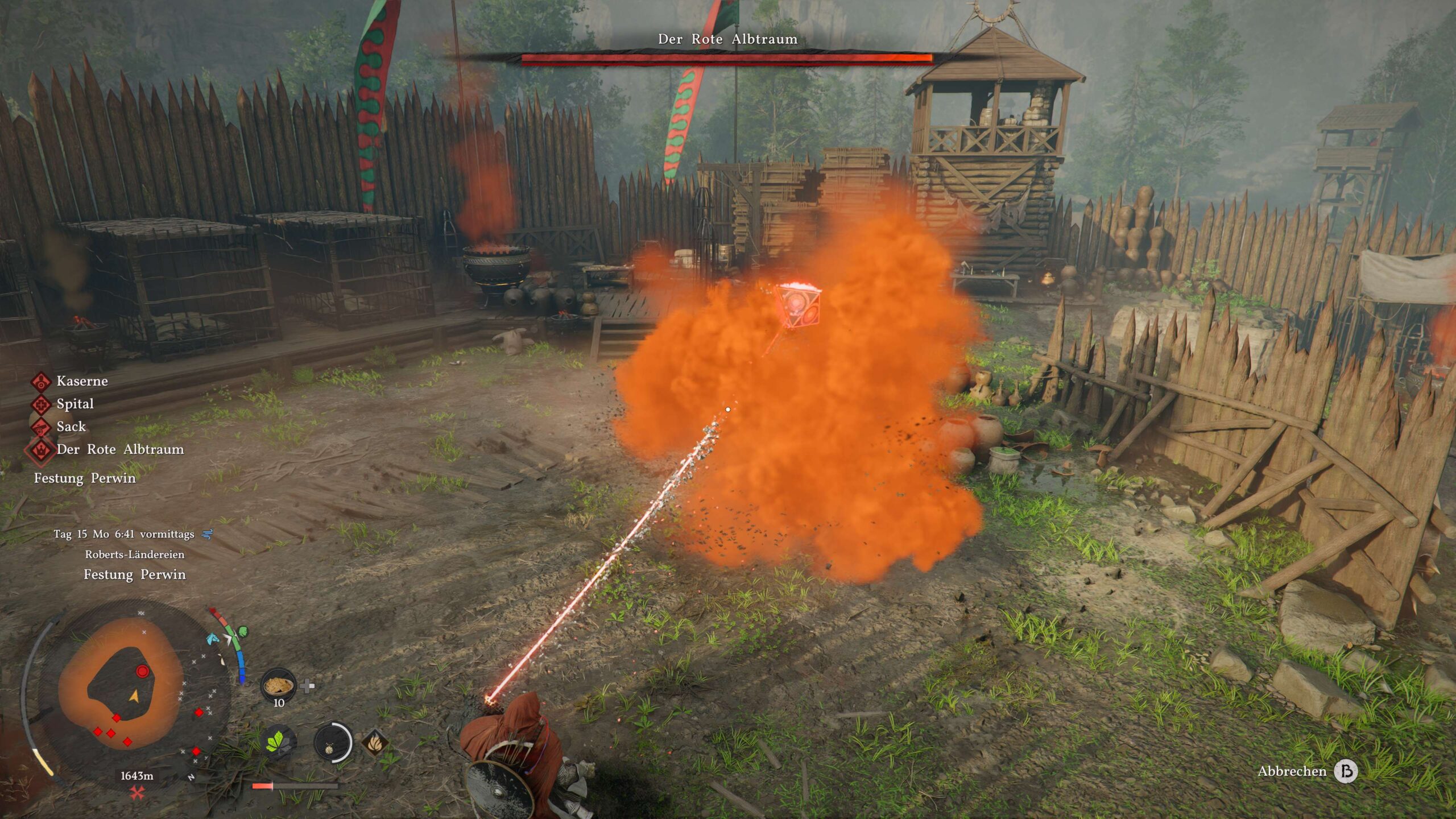
Task: Click the green head status icon
Action: (x=243, y=631)
